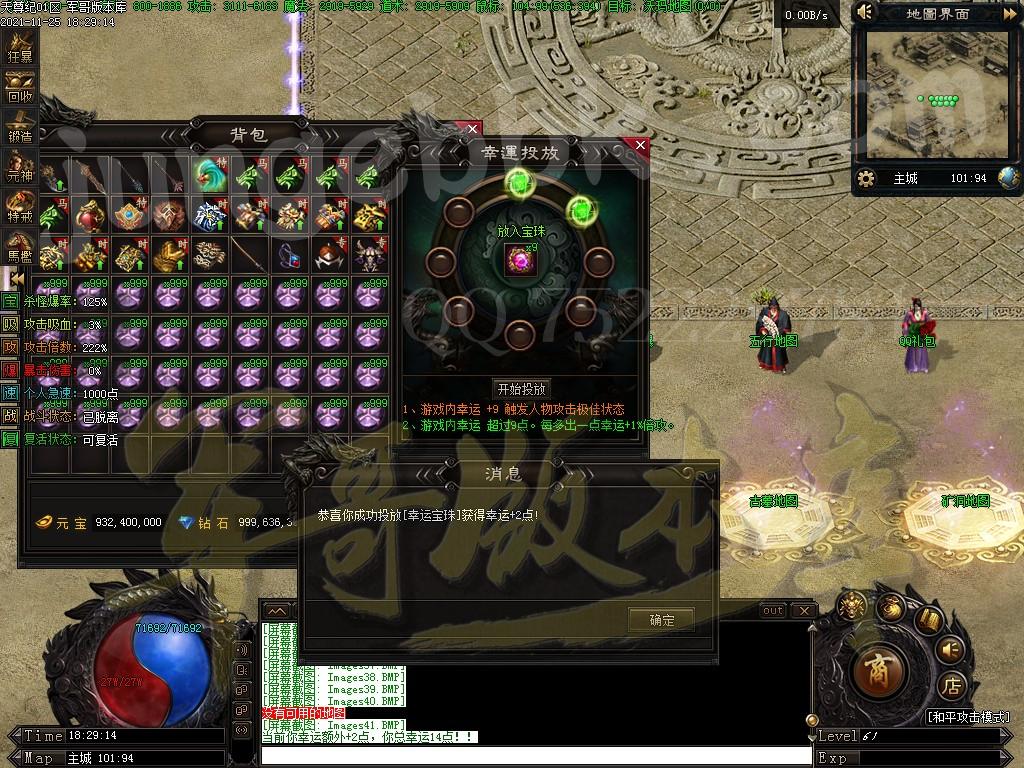Viewport: 1024px width, 768px height.
Task: Open the 锻造 forging menu
Action: click(20, 128)
